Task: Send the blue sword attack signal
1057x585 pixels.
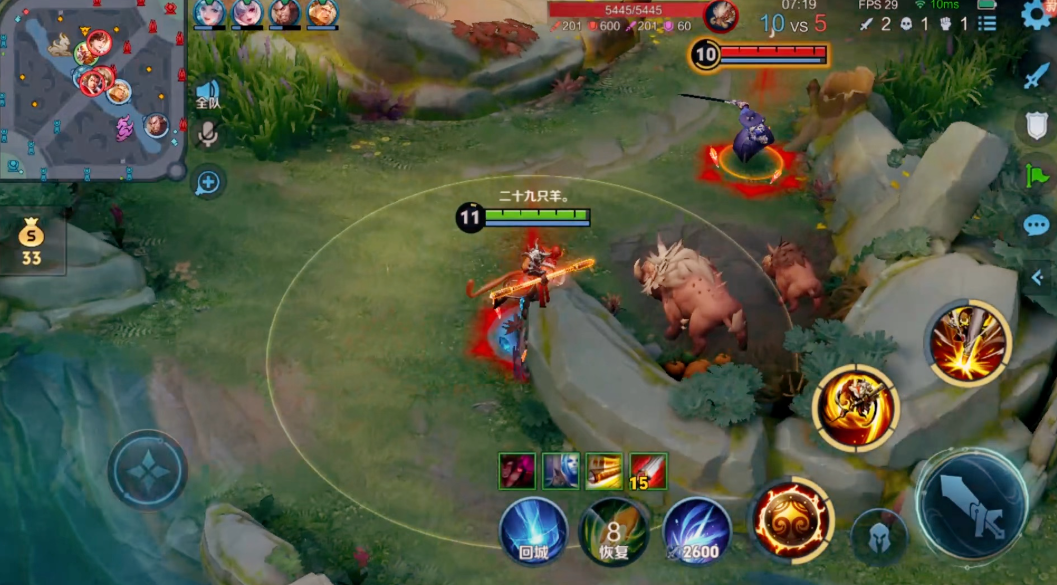Action: click(1036, 76)
